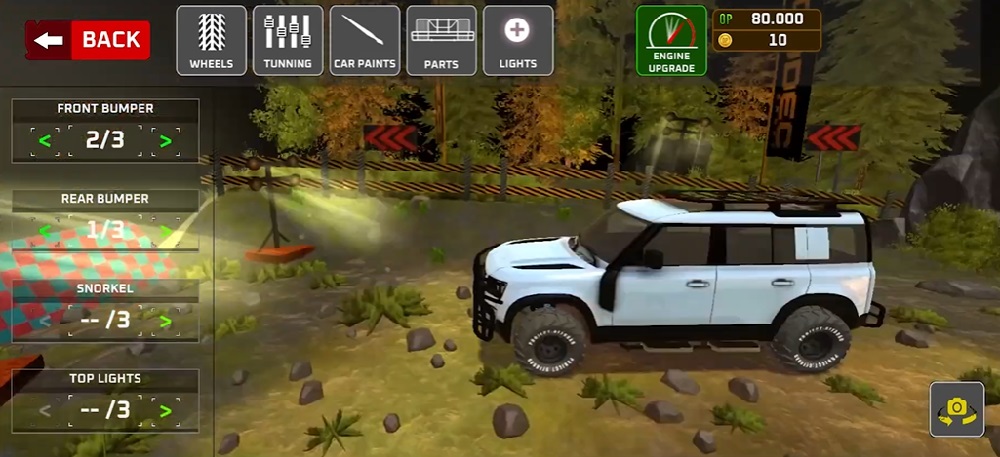
Task: Cycle to previous Top Lights option
Action: coord(44,410)
